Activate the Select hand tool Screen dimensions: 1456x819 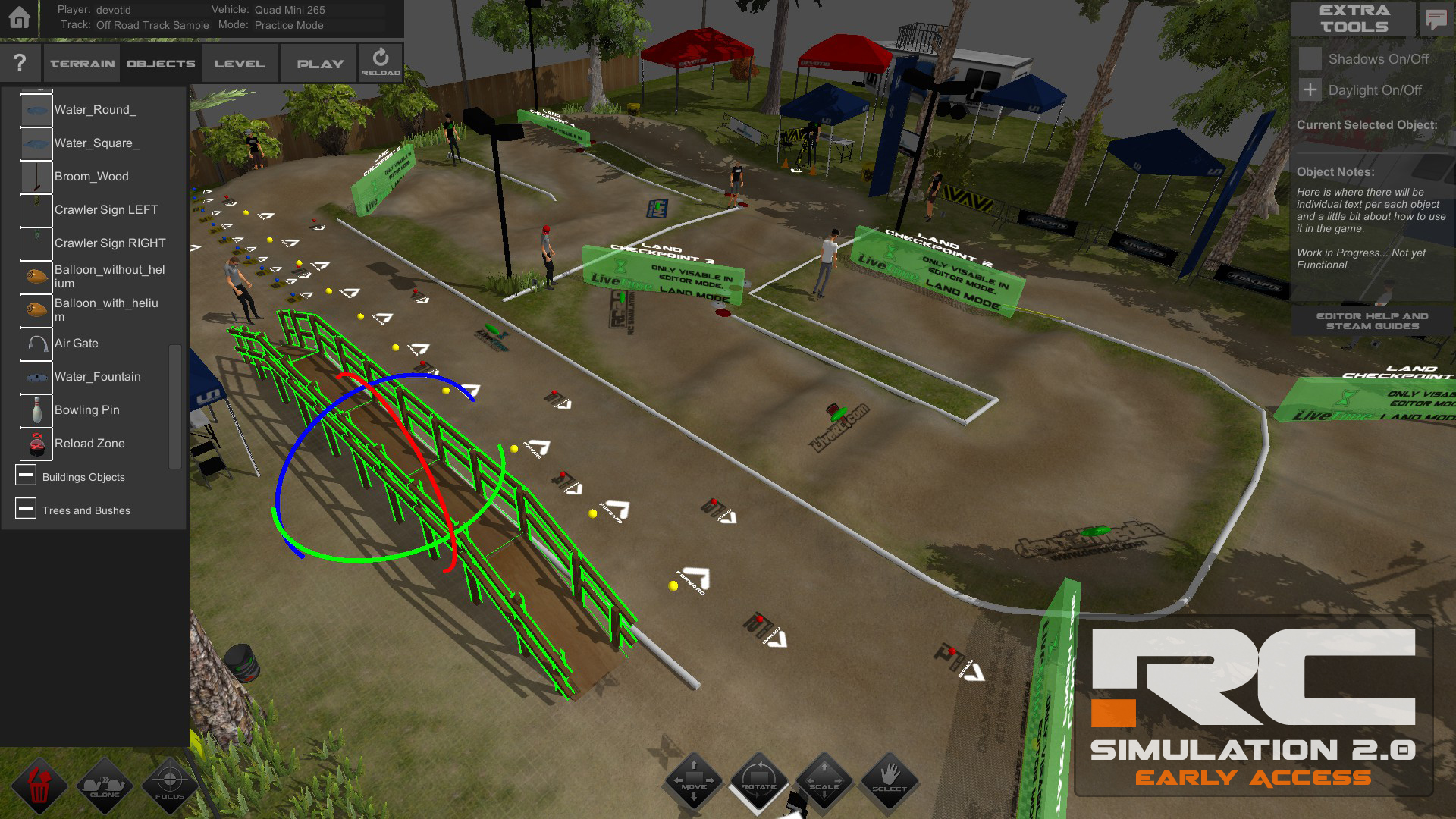tap(889, 781)
